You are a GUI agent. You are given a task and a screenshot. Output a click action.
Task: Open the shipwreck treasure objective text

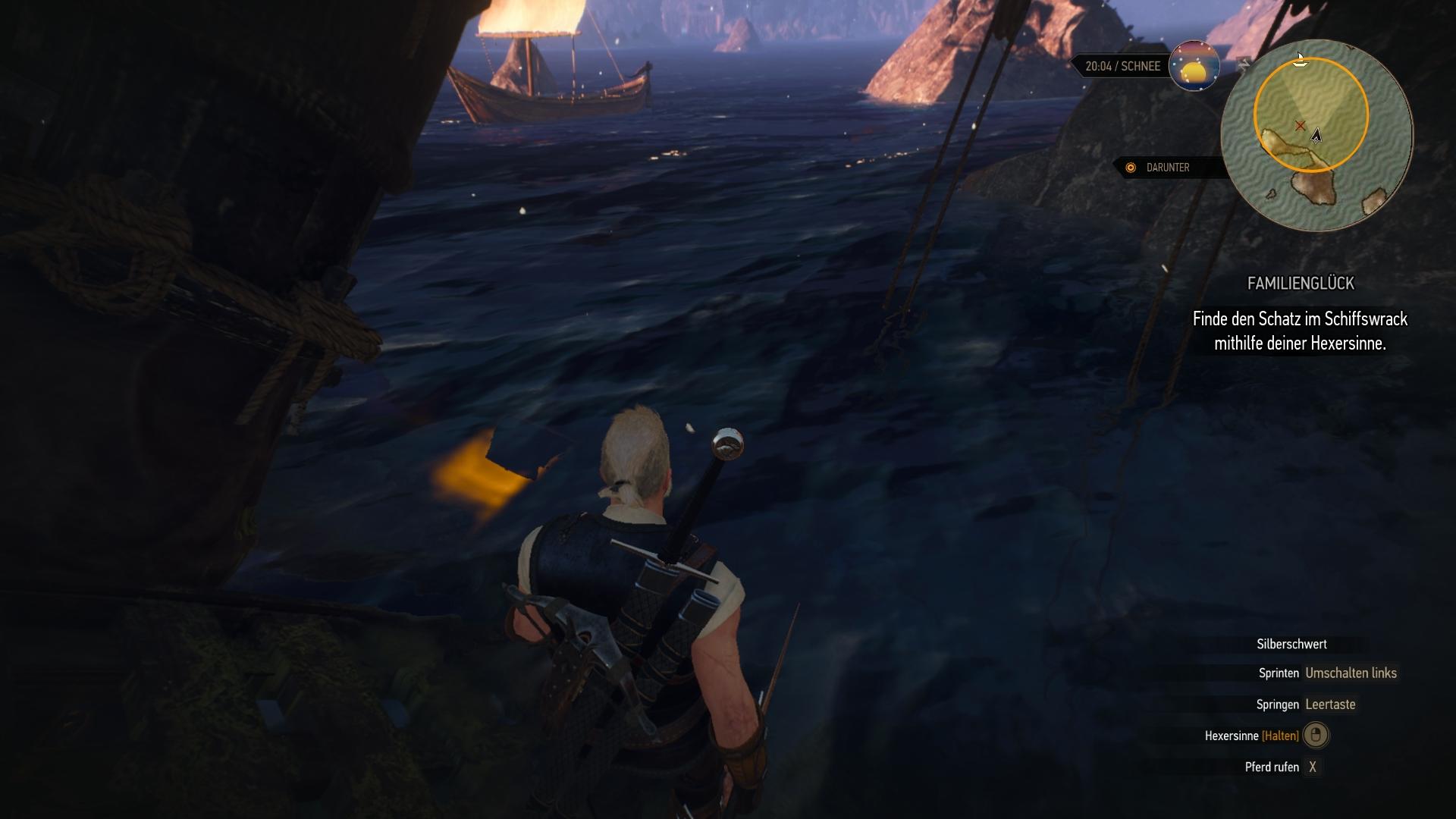1300,331
